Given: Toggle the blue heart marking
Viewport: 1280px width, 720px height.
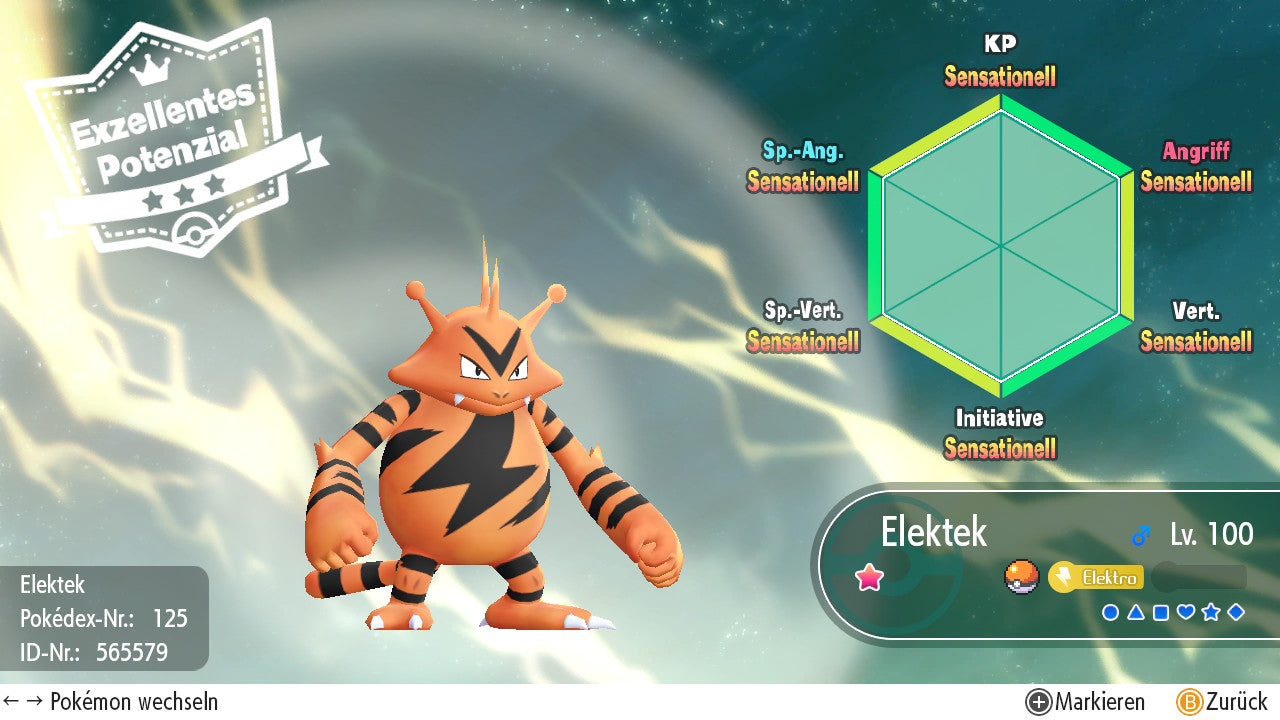Looking at the screenshot, I should (1186, 612).
